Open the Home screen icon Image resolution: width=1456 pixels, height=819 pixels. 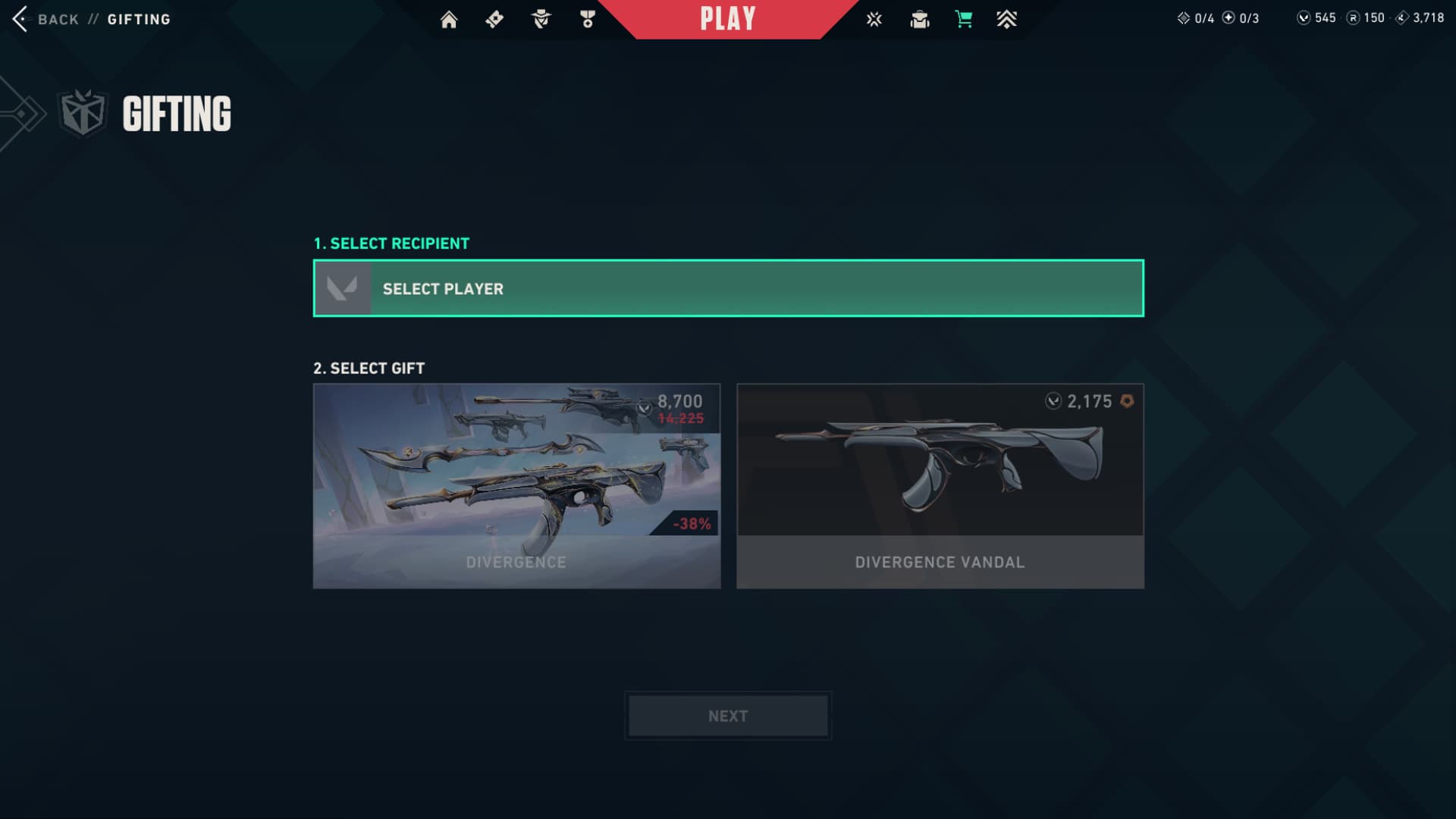coord(449,19)
